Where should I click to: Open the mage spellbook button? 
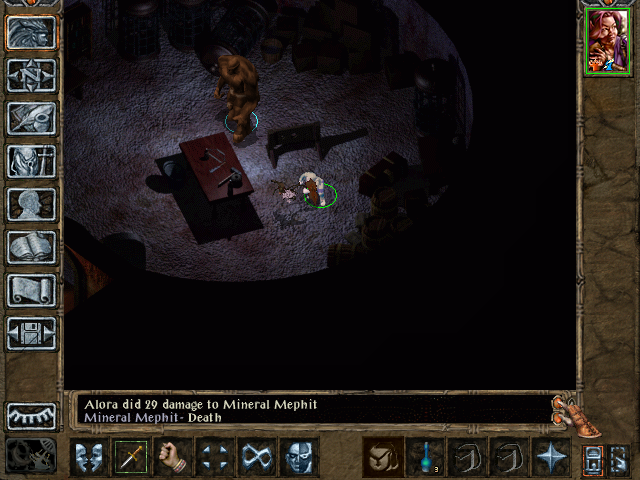point(31,247)
